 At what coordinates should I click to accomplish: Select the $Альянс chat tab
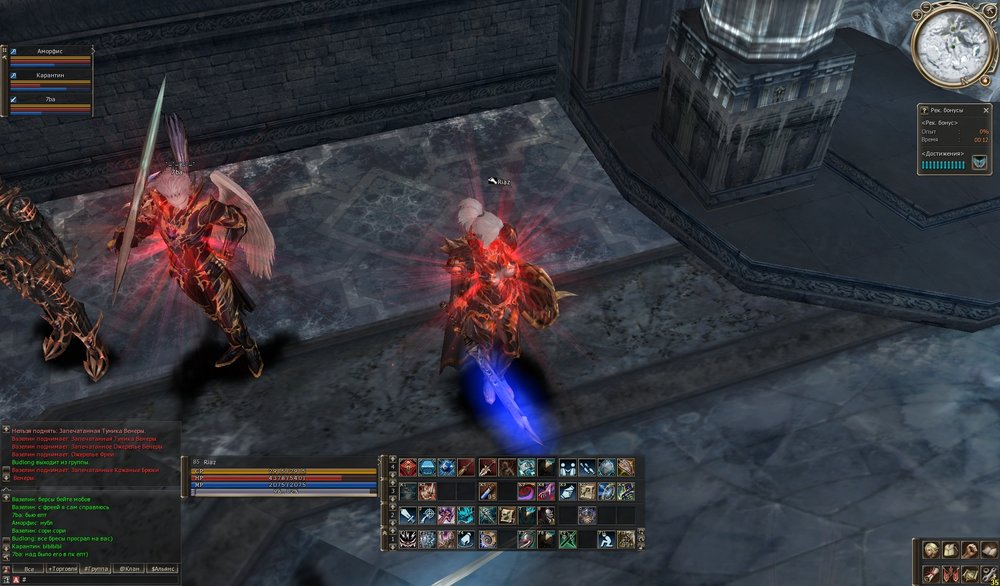click(161, 568)
